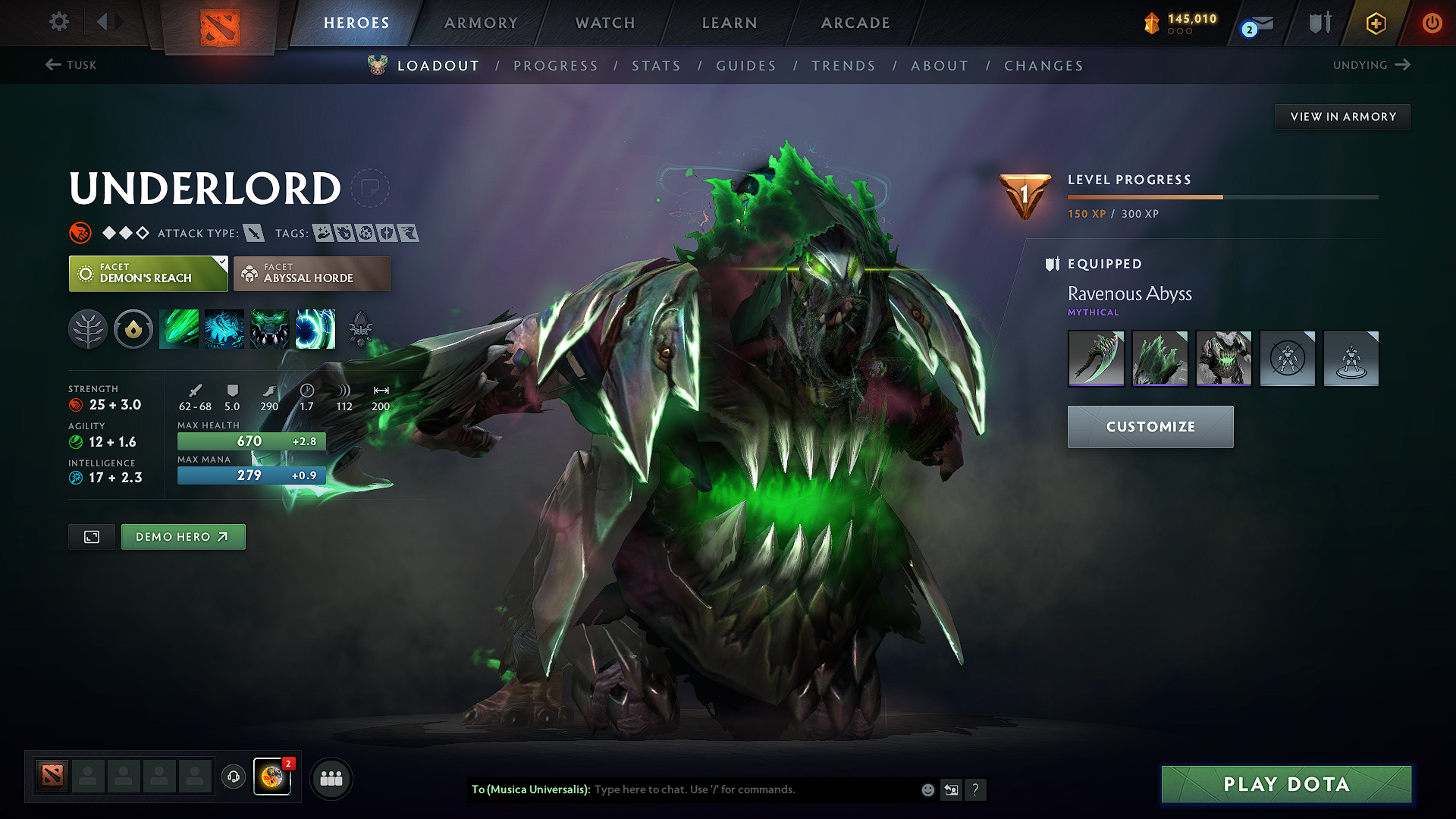Select the Pit of Malice ability icon
This screenshot has width=1456, height=819.
pos(224,328)
